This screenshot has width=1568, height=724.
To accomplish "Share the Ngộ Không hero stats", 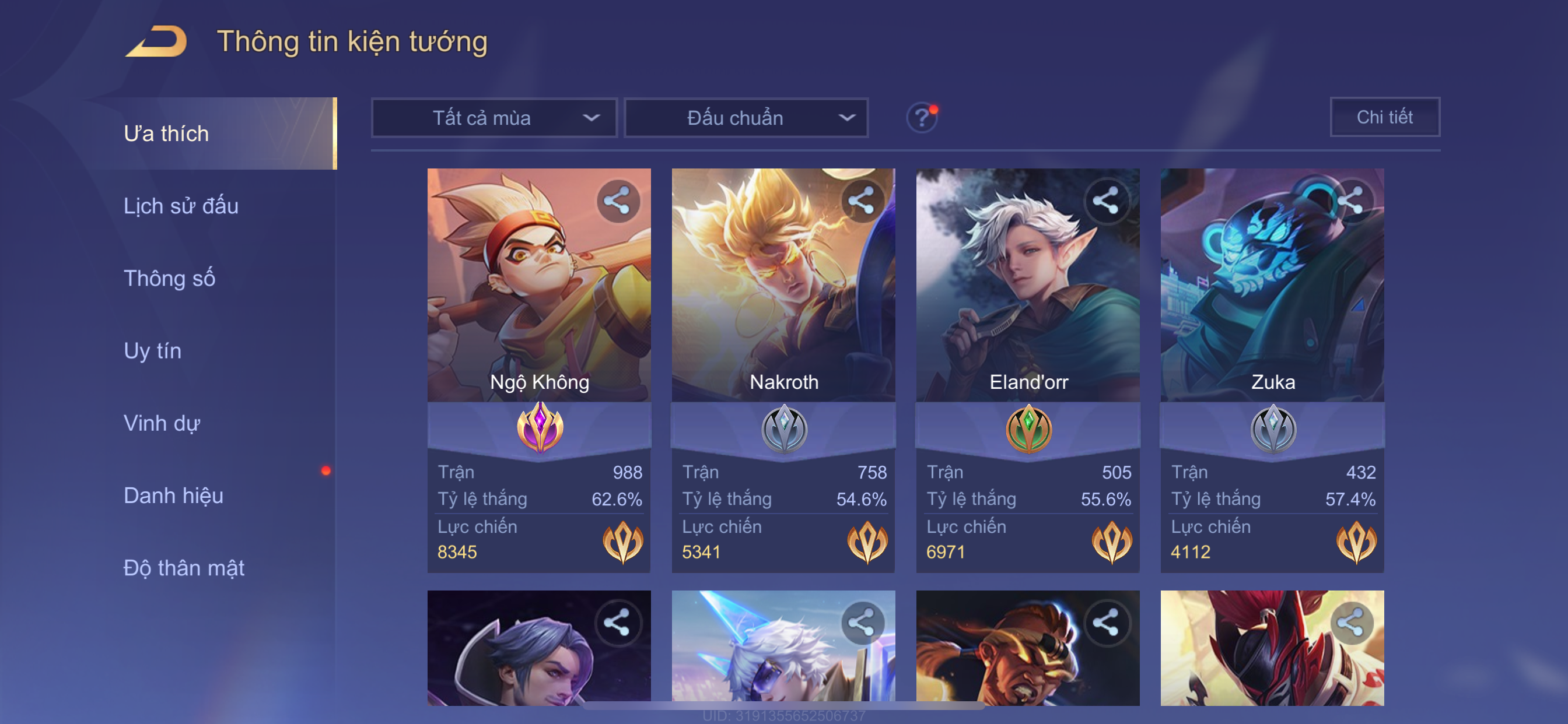I will (x=617, y=201).
